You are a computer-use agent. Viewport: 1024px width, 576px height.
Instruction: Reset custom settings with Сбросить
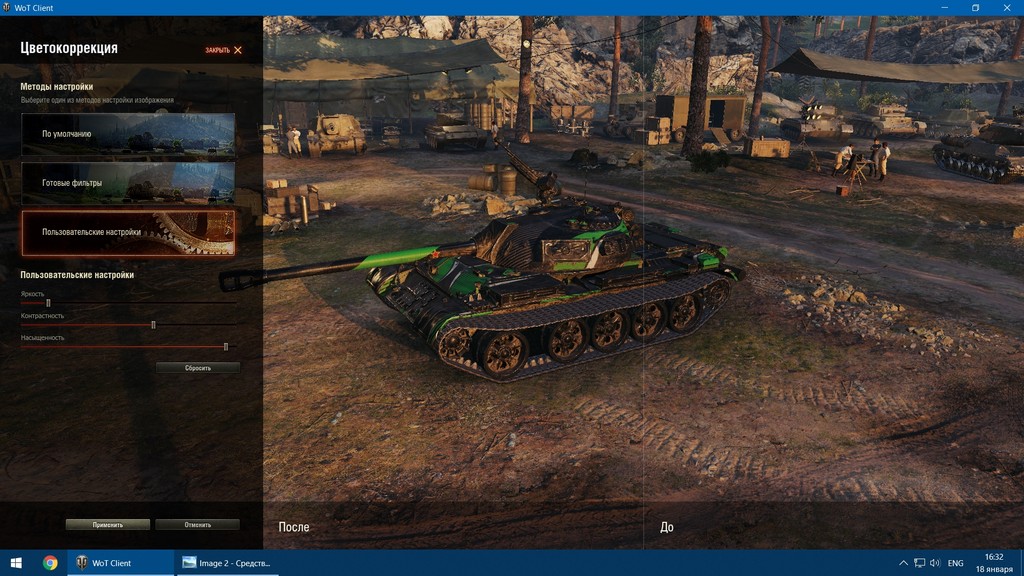[x=198, y=368]
